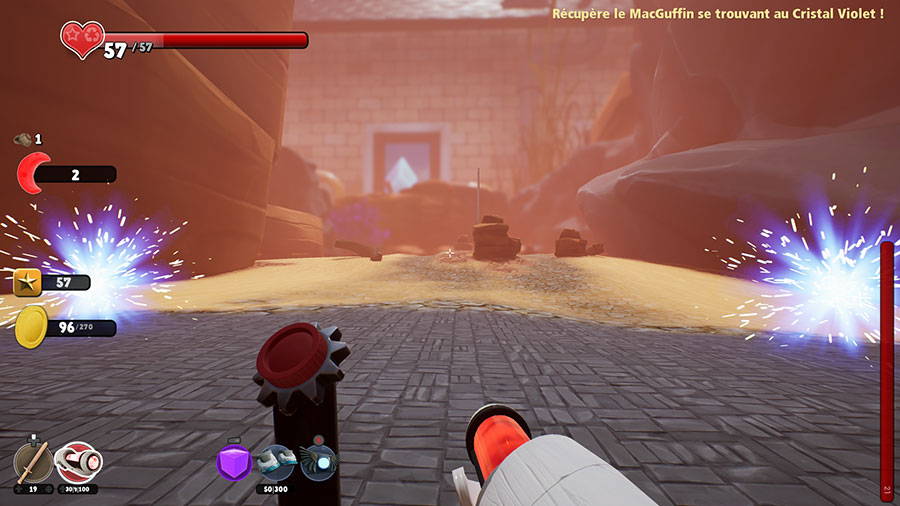Click the gold coin currency icon
This screenshot has height=506, width=900.
[x=31, y=326]
